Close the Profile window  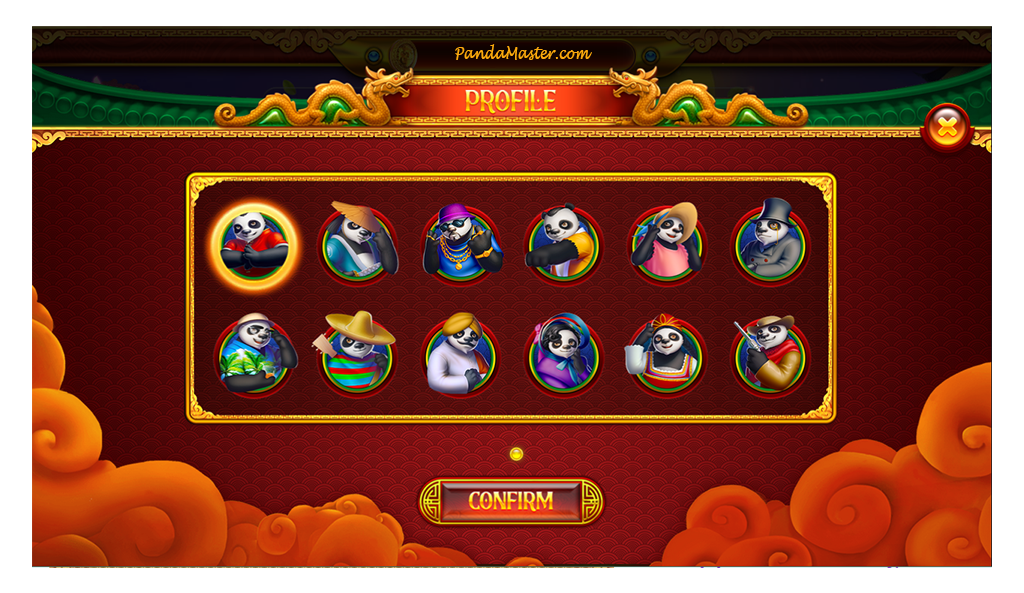(x=946, y=127)
